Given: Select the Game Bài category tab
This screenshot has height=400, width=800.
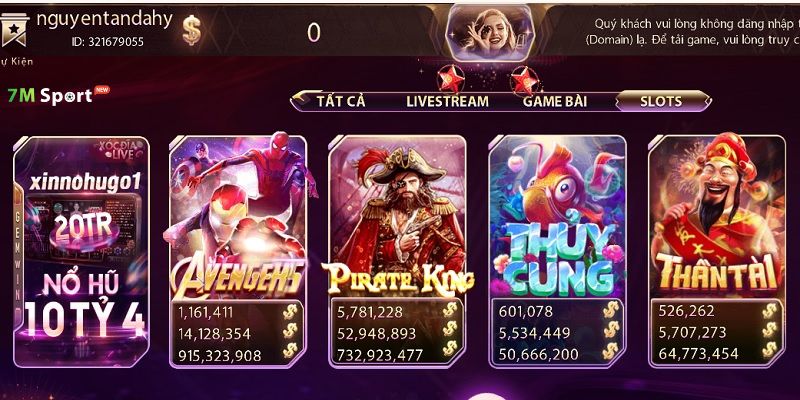Looking at the screenshot, I should [555, 101].
